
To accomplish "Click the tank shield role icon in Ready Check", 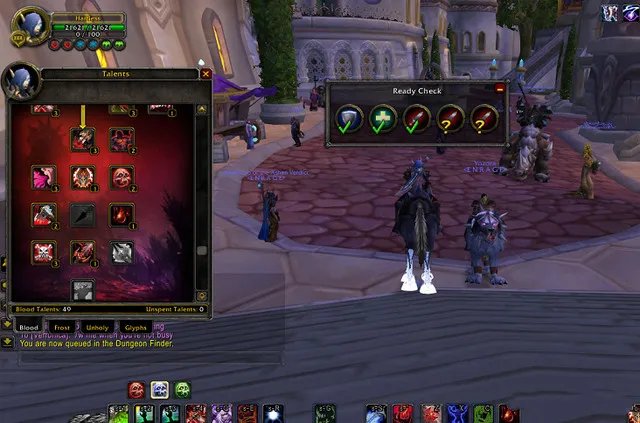I will (x=349, y=119).
